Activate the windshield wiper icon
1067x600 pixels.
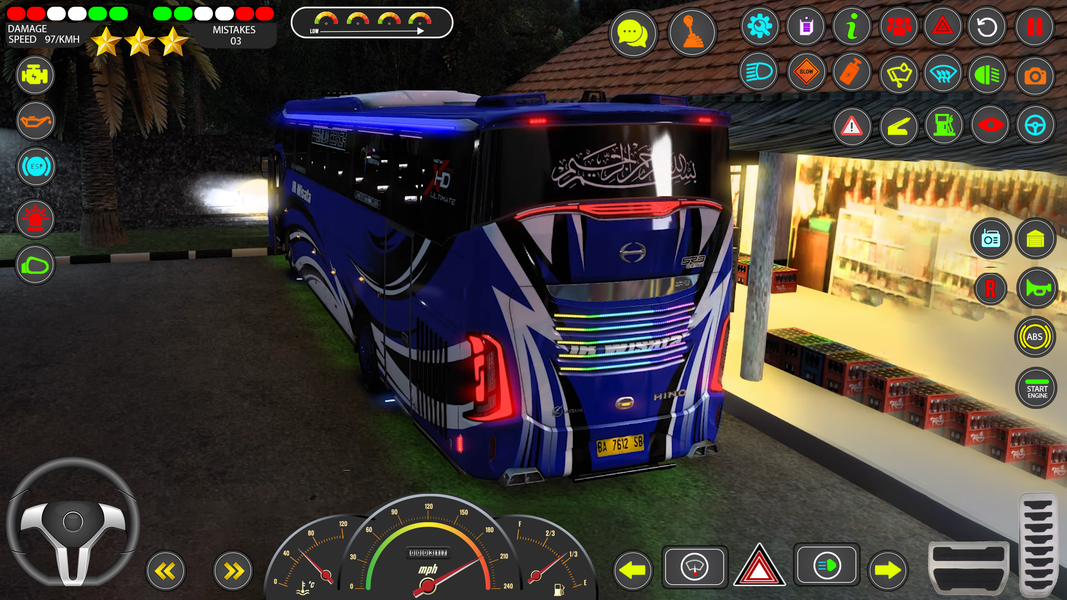[x=898, y=73]
